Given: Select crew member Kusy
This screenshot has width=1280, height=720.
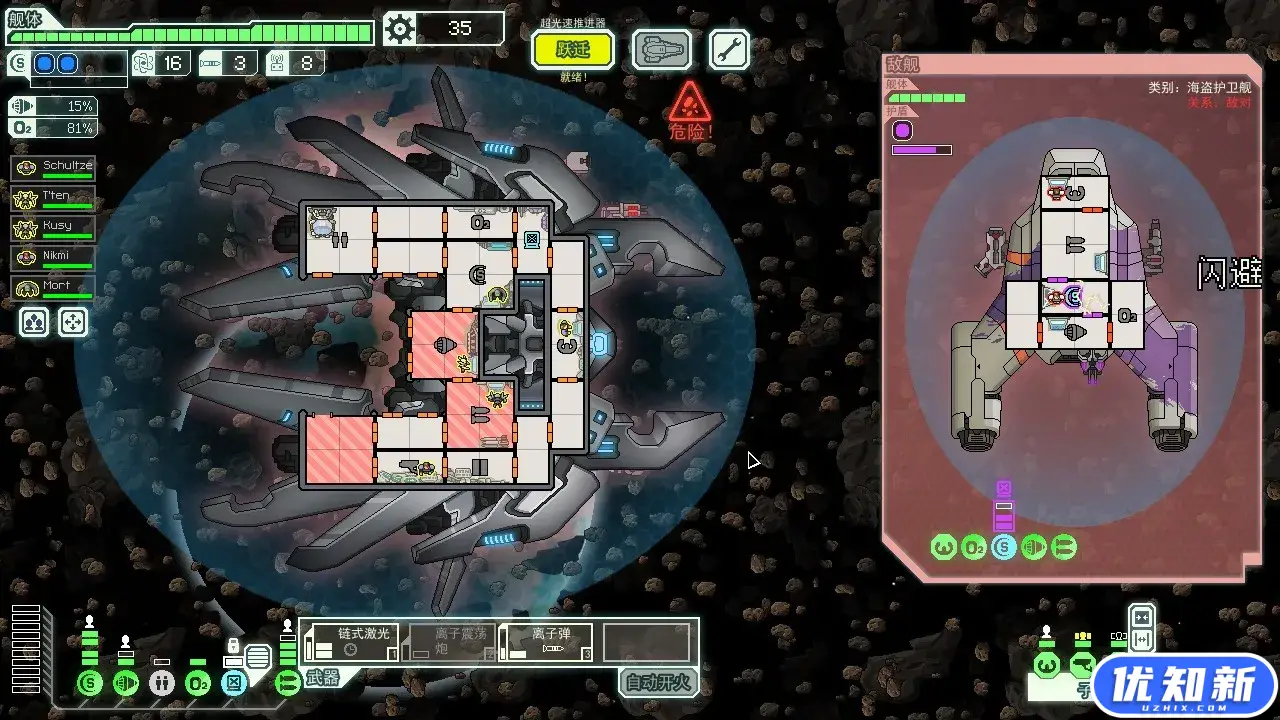Looking at the screenshot, I should [54, 229].
